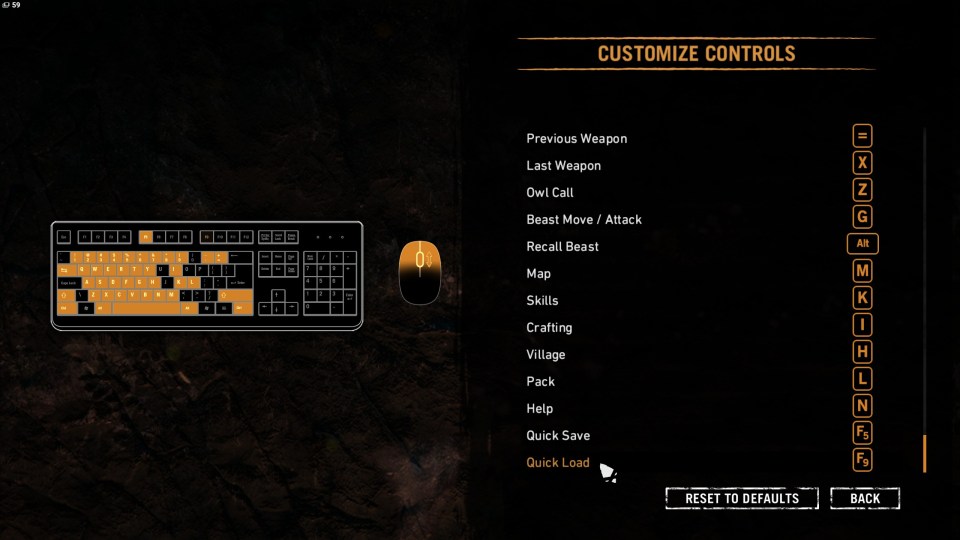Rebind the Alt key for Recall Beast

(862, 244)
